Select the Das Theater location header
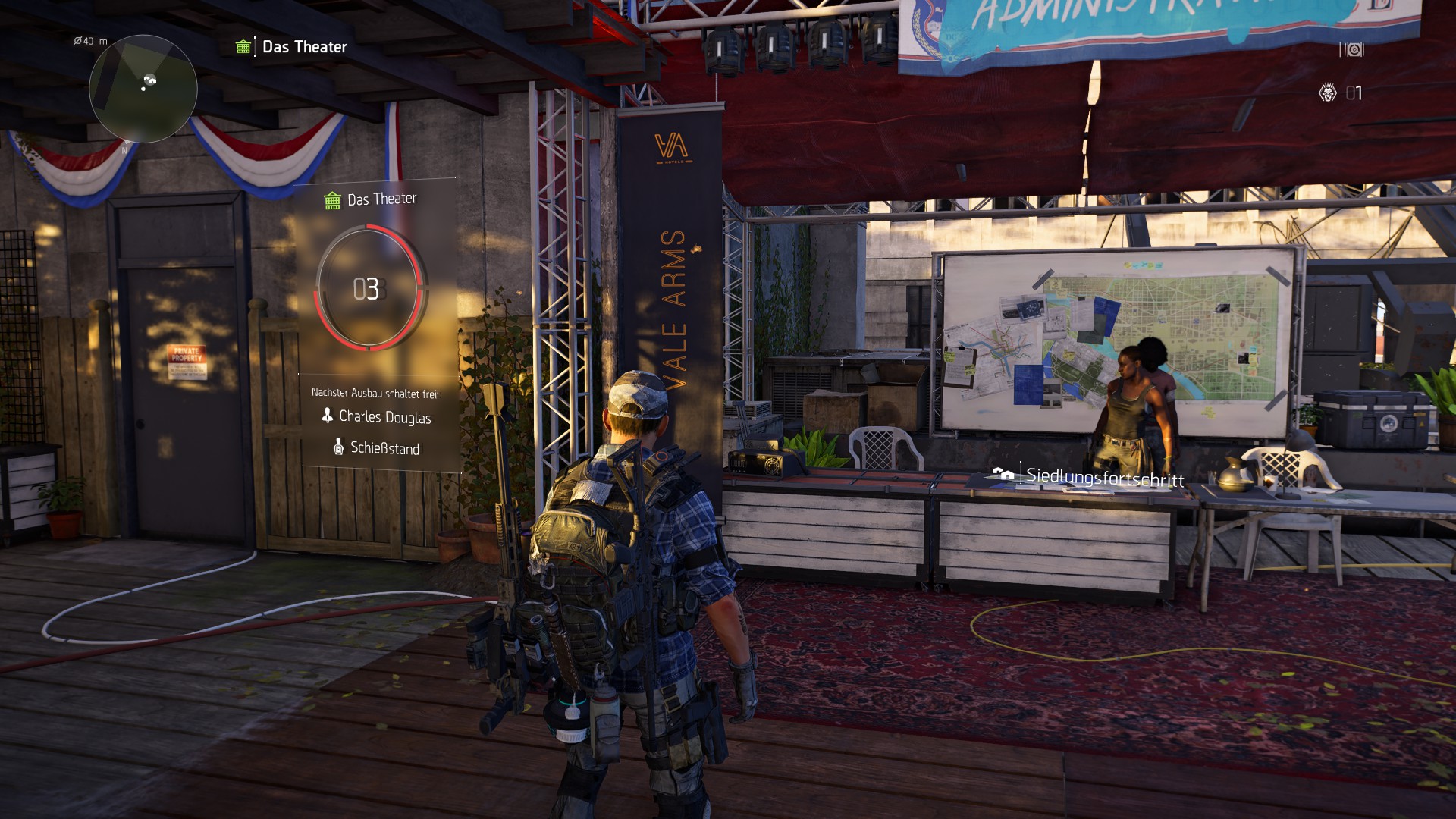1456x819 pixels. coord(293,47)
